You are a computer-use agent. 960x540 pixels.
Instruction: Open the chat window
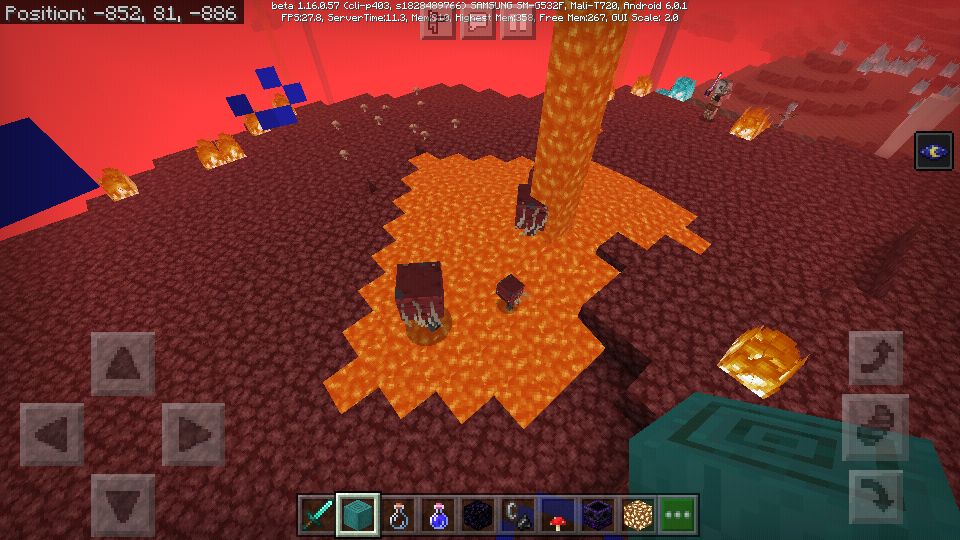click(477, 24)
